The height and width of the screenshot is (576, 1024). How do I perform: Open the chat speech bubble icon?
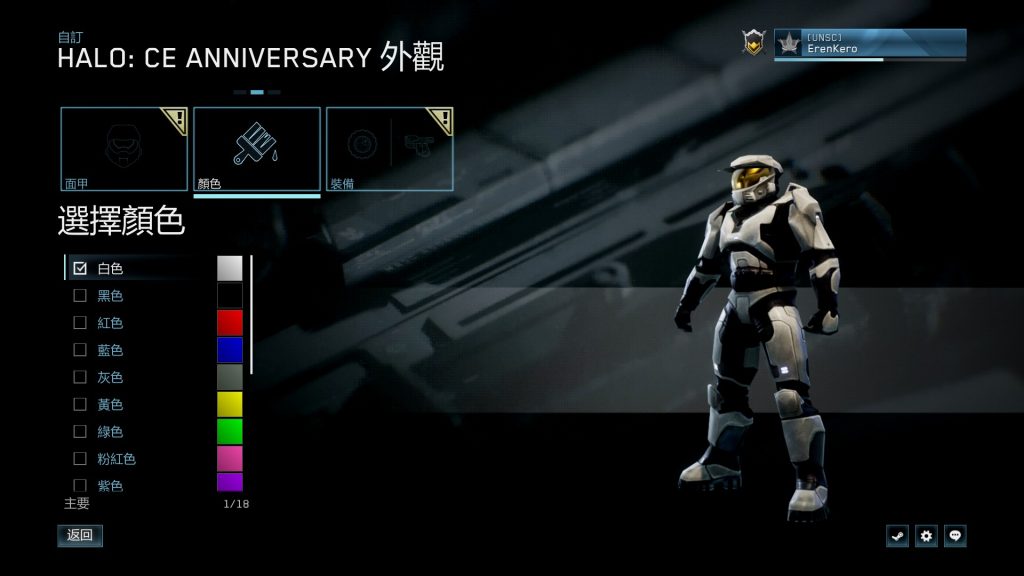coord(955,536)
